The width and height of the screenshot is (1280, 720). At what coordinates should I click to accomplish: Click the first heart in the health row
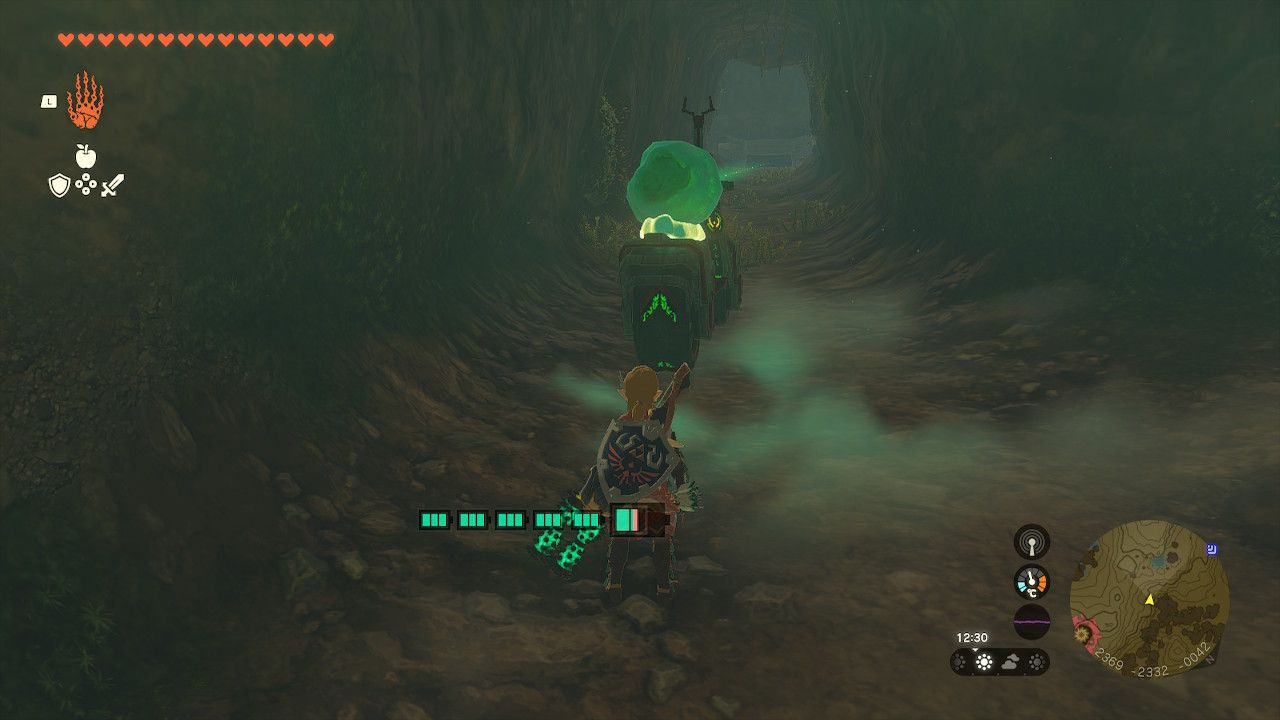[66, 39]
